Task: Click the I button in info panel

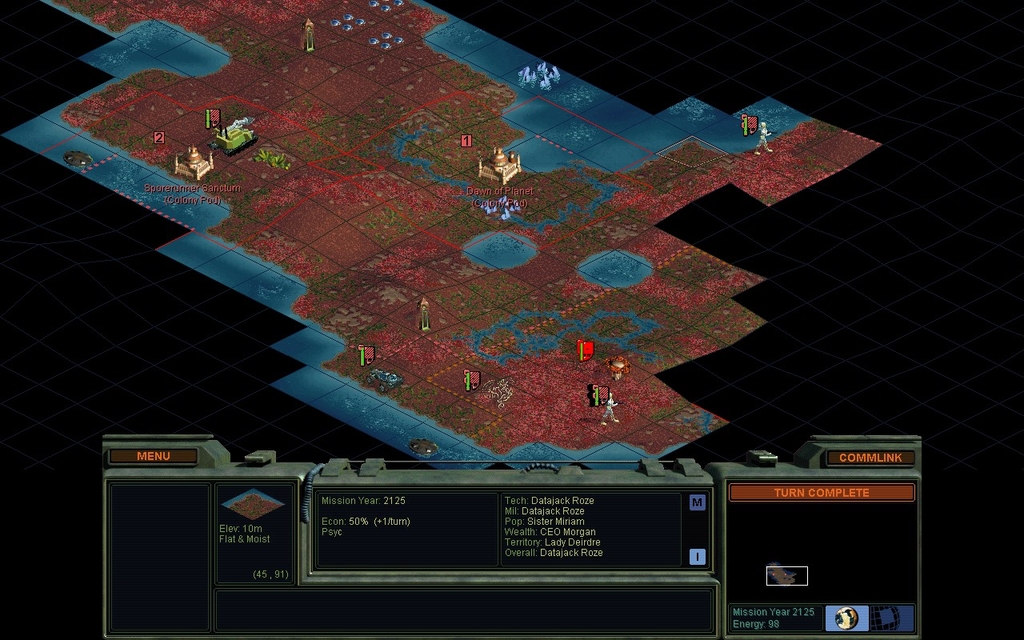Action: [697, 557]
